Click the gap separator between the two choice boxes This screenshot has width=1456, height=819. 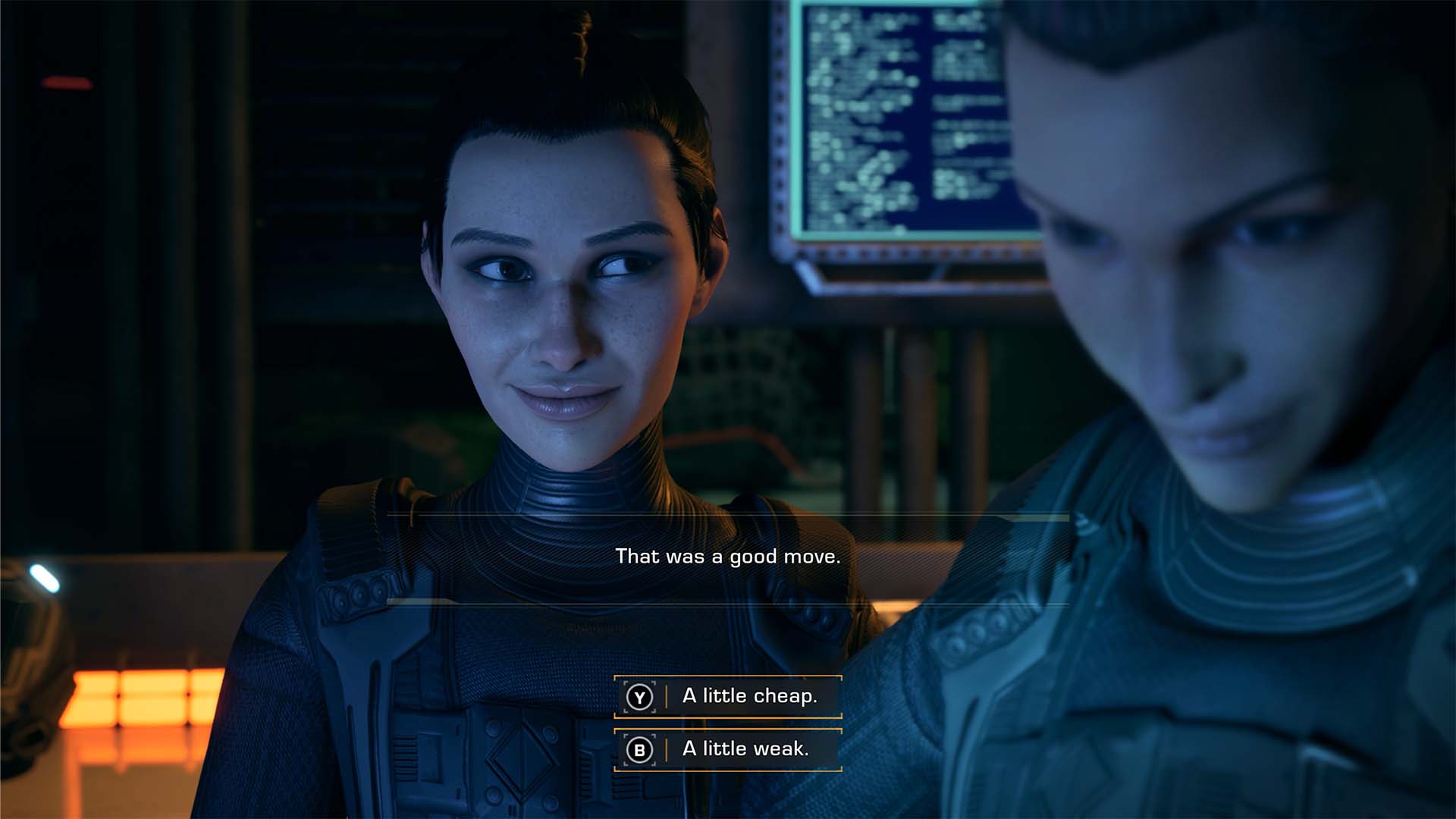coord(726,722)
